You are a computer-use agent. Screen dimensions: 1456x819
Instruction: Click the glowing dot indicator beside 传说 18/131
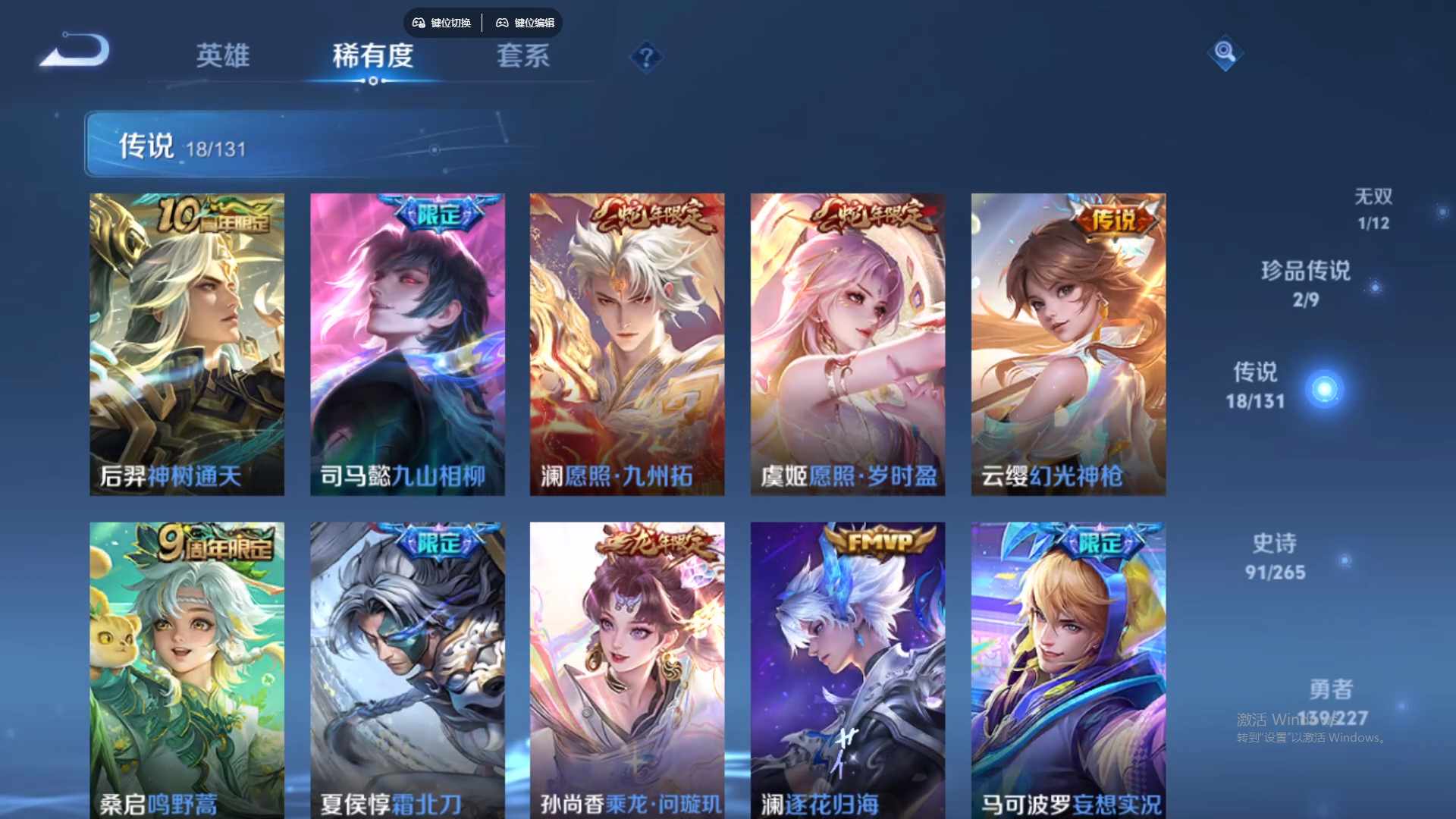click(x=1323, y=388)
